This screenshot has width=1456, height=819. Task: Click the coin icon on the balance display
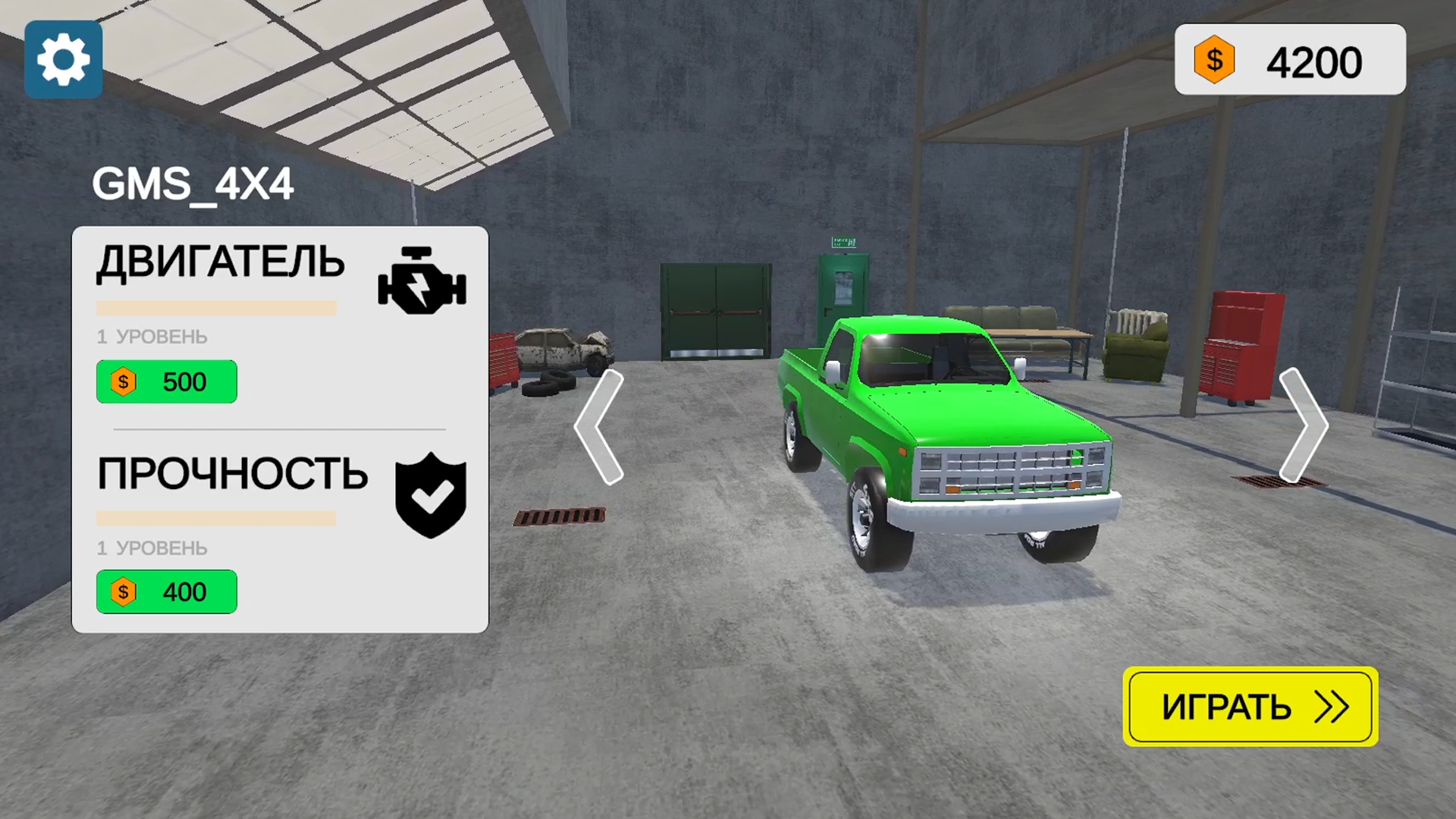(x=1214, y=59)
